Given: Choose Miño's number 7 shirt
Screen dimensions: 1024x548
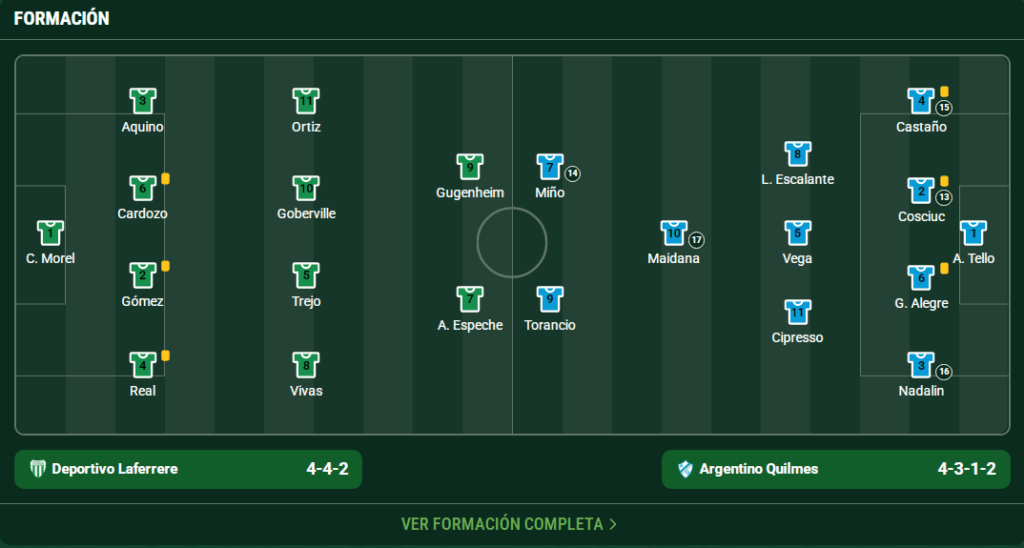Looking at the screenshot, I should [x=550, y=167].
